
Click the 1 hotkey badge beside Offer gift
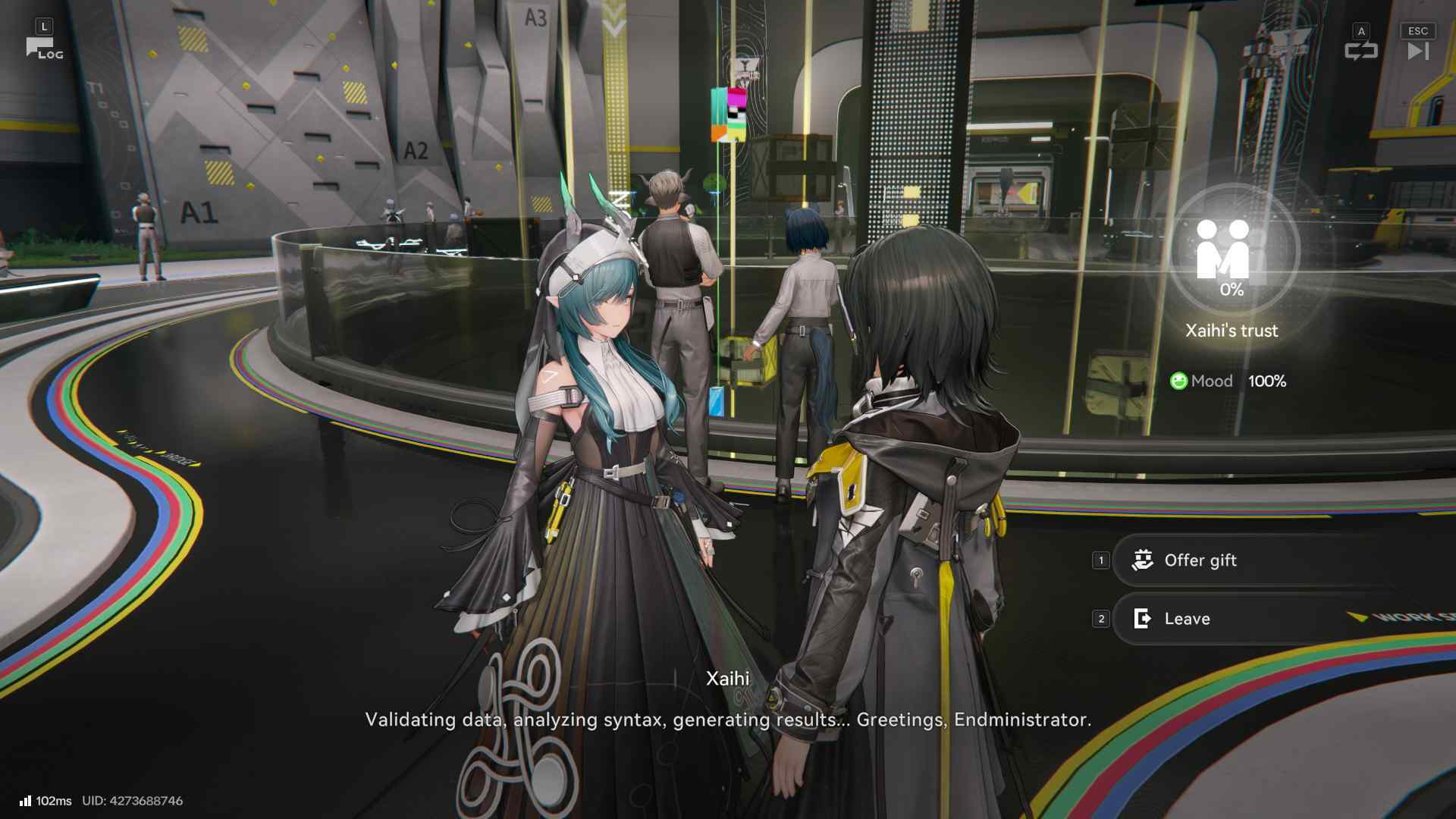tap(1100, 560)
